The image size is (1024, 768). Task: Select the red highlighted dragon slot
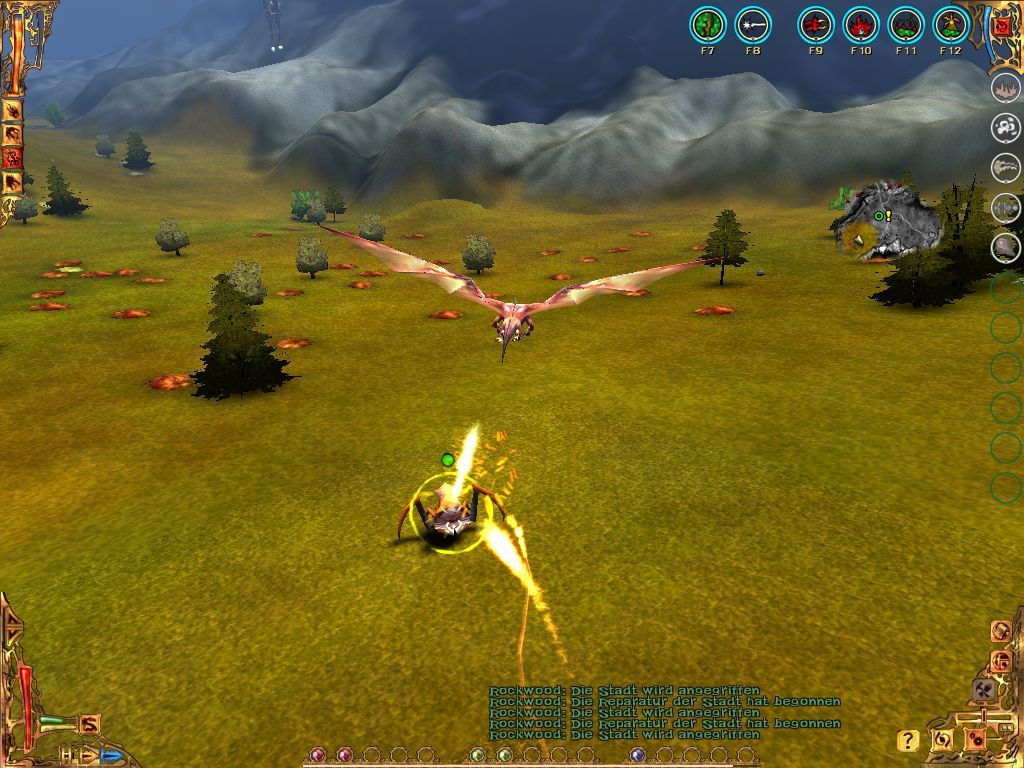(x=13, y=157)
